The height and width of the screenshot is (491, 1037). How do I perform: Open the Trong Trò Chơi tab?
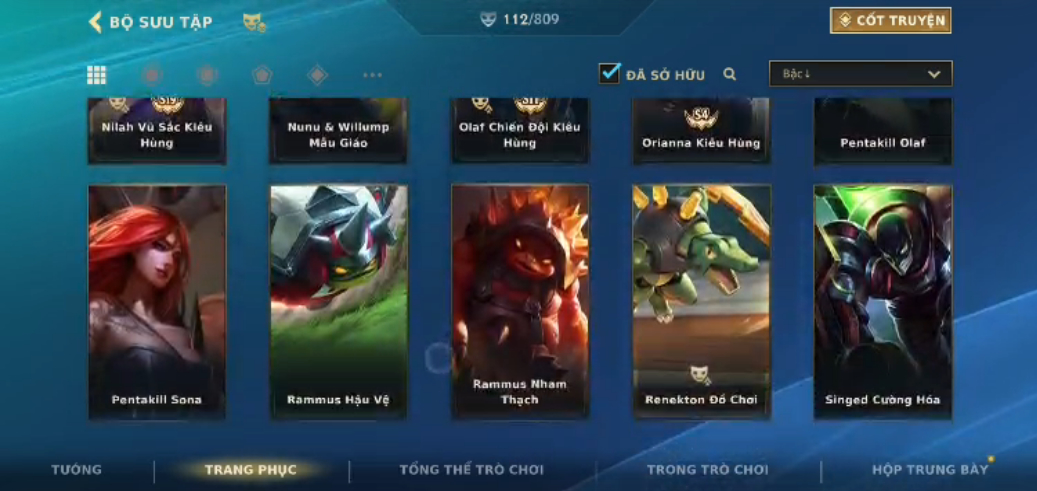pos(708,470)
